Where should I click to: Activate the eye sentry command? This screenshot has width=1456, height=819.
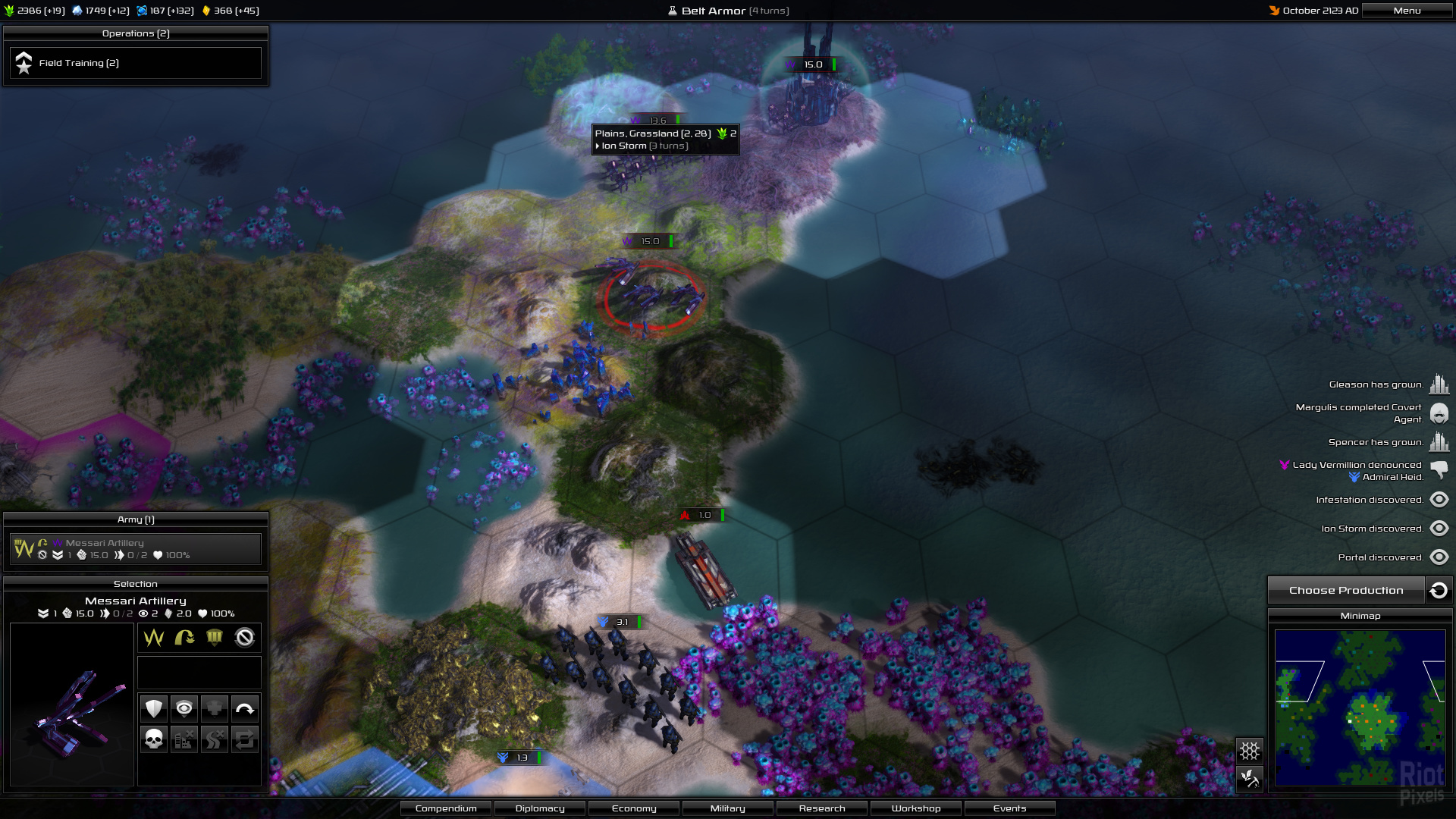click(x=184, y=709)
